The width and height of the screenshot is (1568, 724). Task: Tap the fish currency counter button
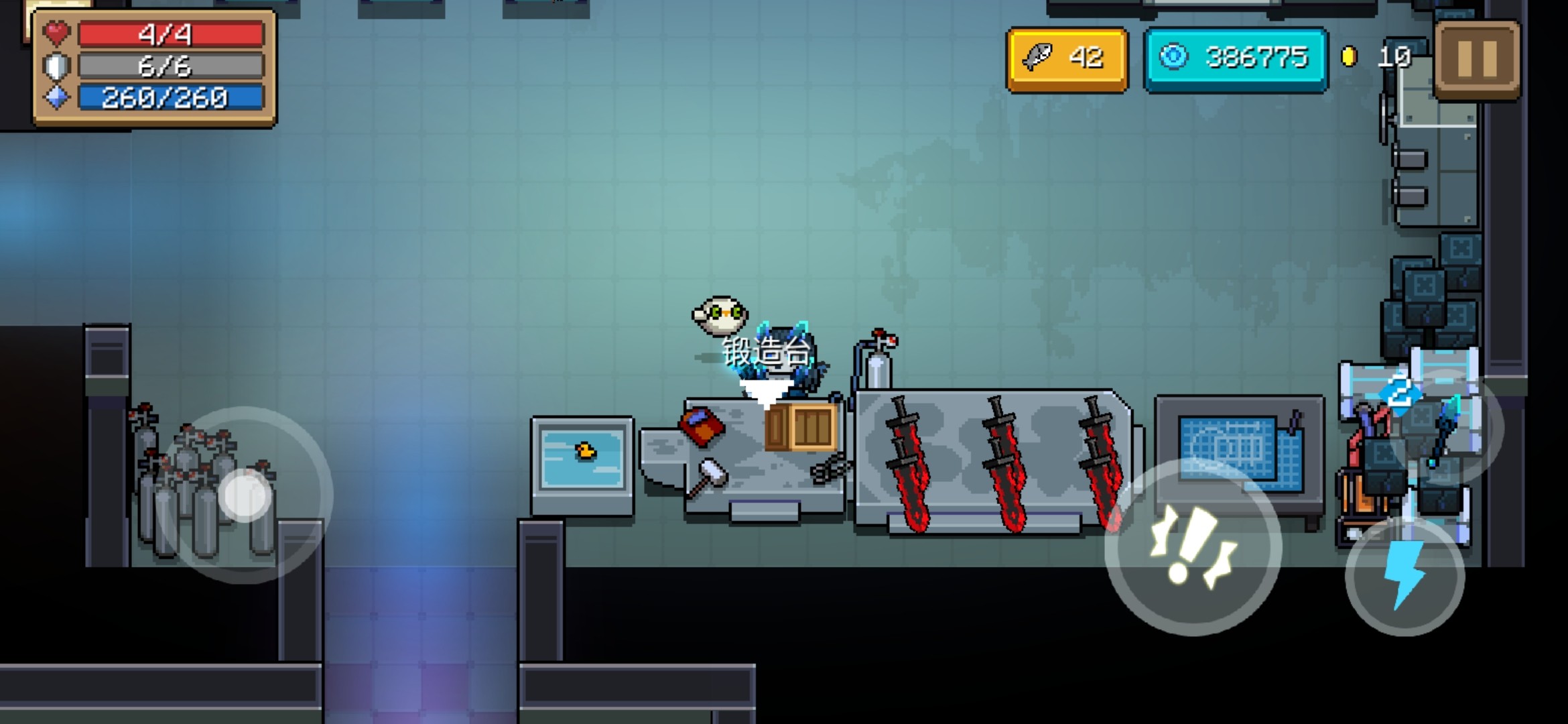click(1067, 59)
